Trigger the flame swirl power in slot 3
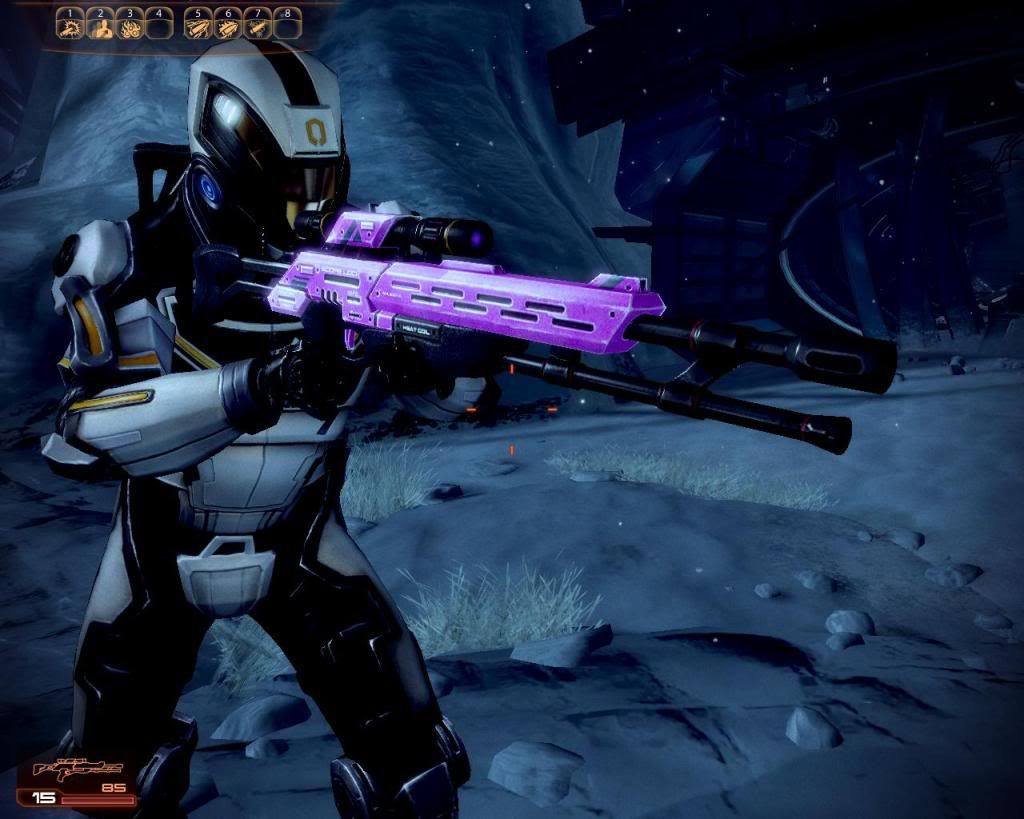Viewport: 1024px width, 819px height. tap(130, 27)
